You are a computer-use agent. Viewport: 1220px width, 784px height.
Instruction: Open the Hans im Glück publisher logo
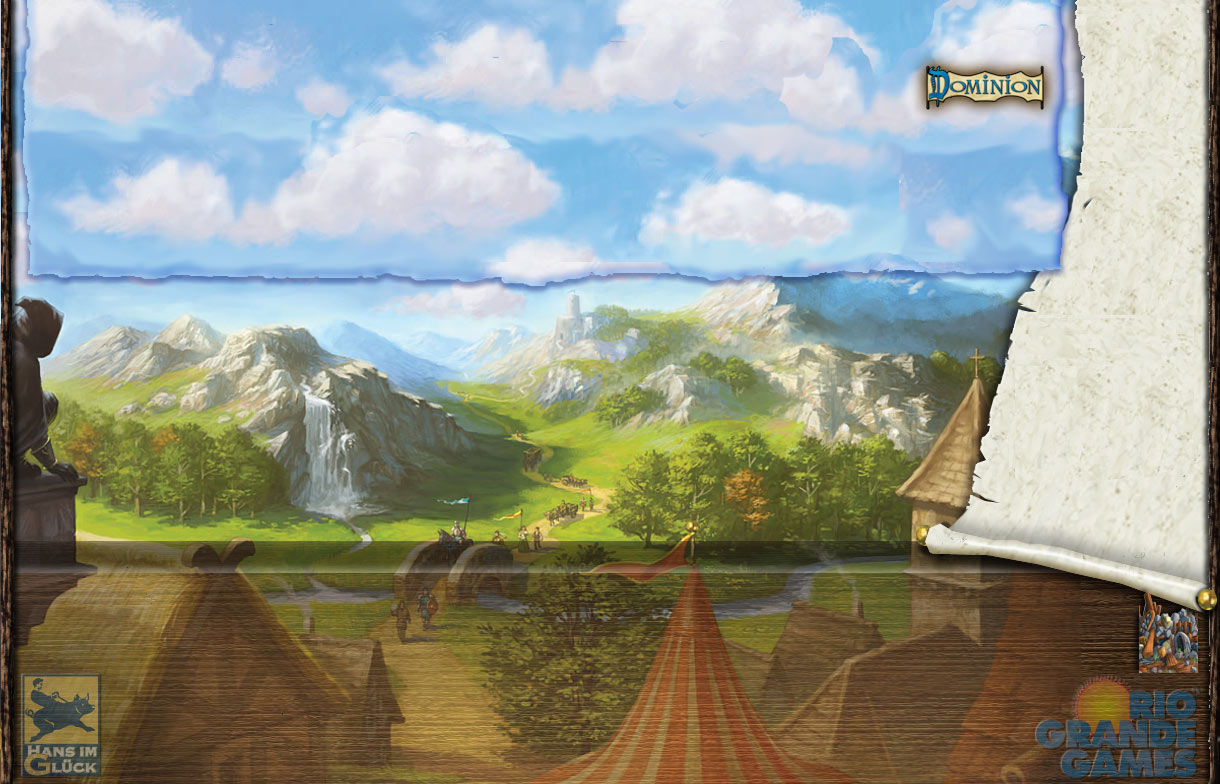point(61,725)
